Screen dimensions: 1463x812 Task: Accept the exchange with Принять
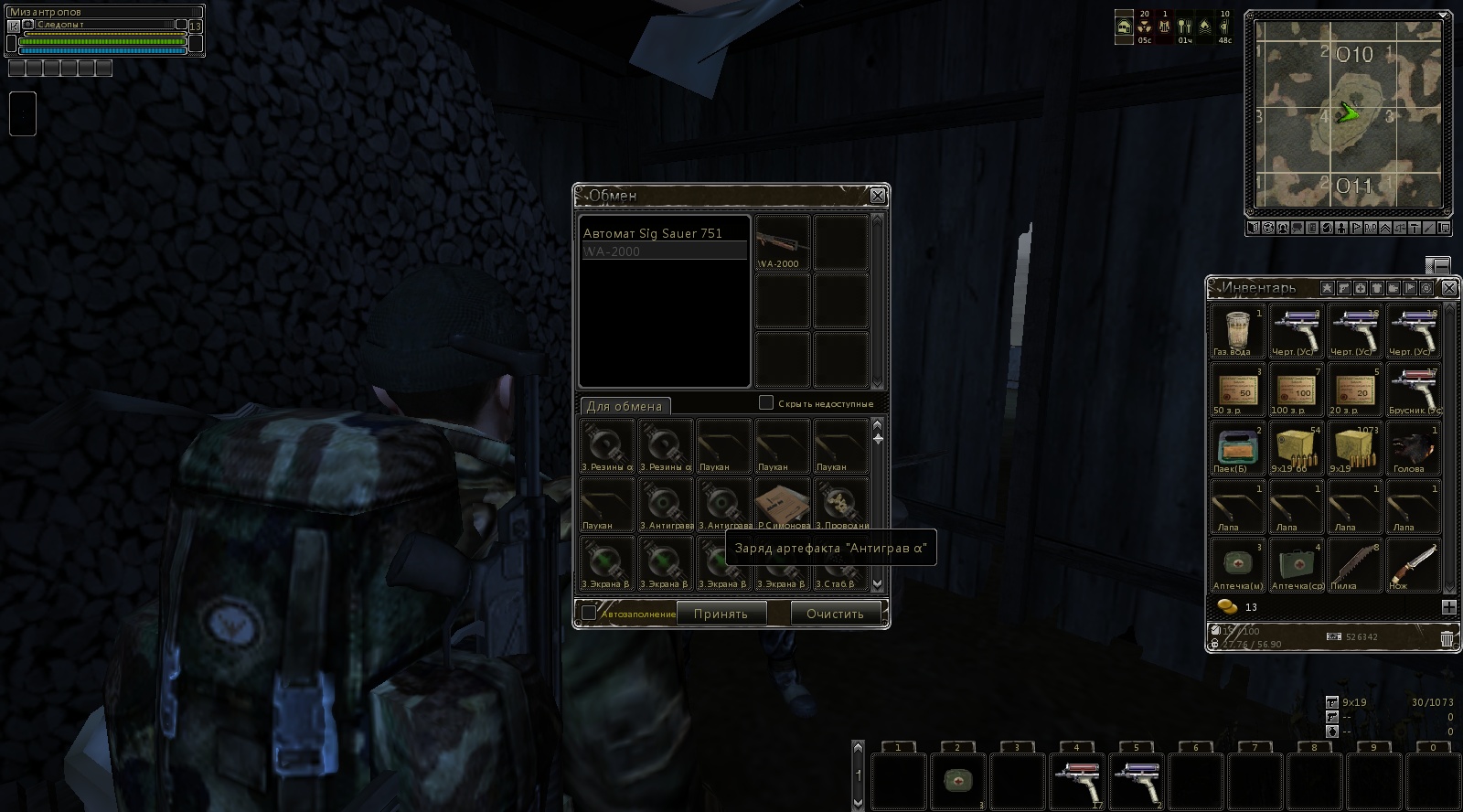click(721, 614)
